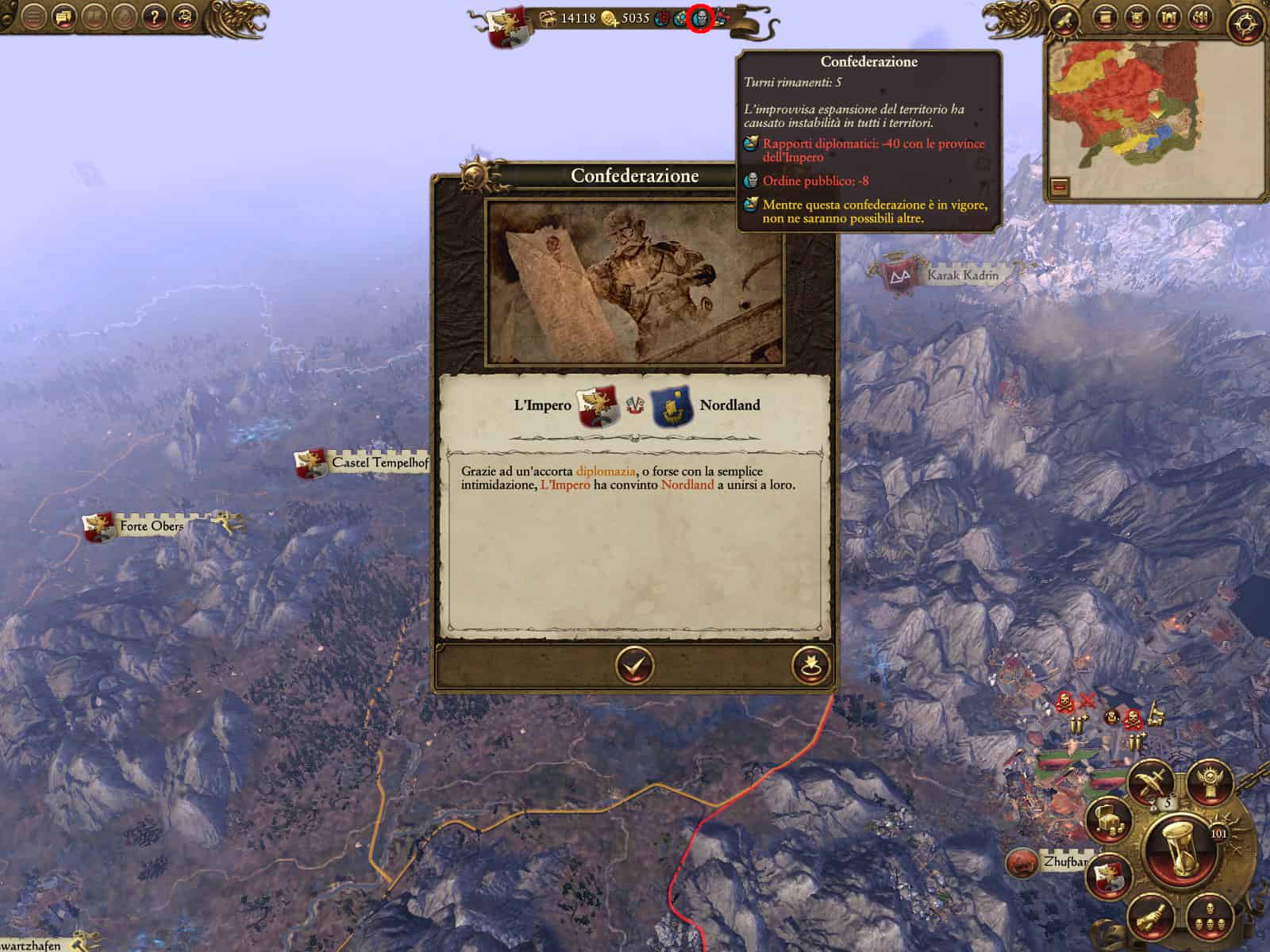This screenshot has height=952, width=1270.
Task: Select the Karak Kadrin settlement label
Action: pyautogui.click(x=962, y=275)
